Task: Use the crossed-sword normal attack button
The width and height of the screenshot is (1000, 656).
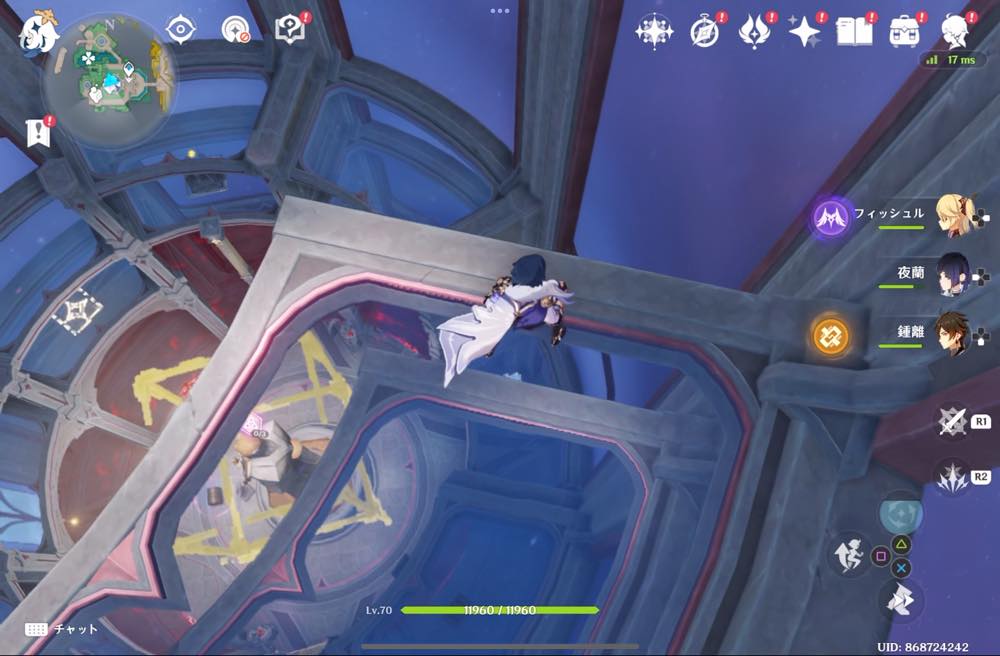Action: pos(952,422)
